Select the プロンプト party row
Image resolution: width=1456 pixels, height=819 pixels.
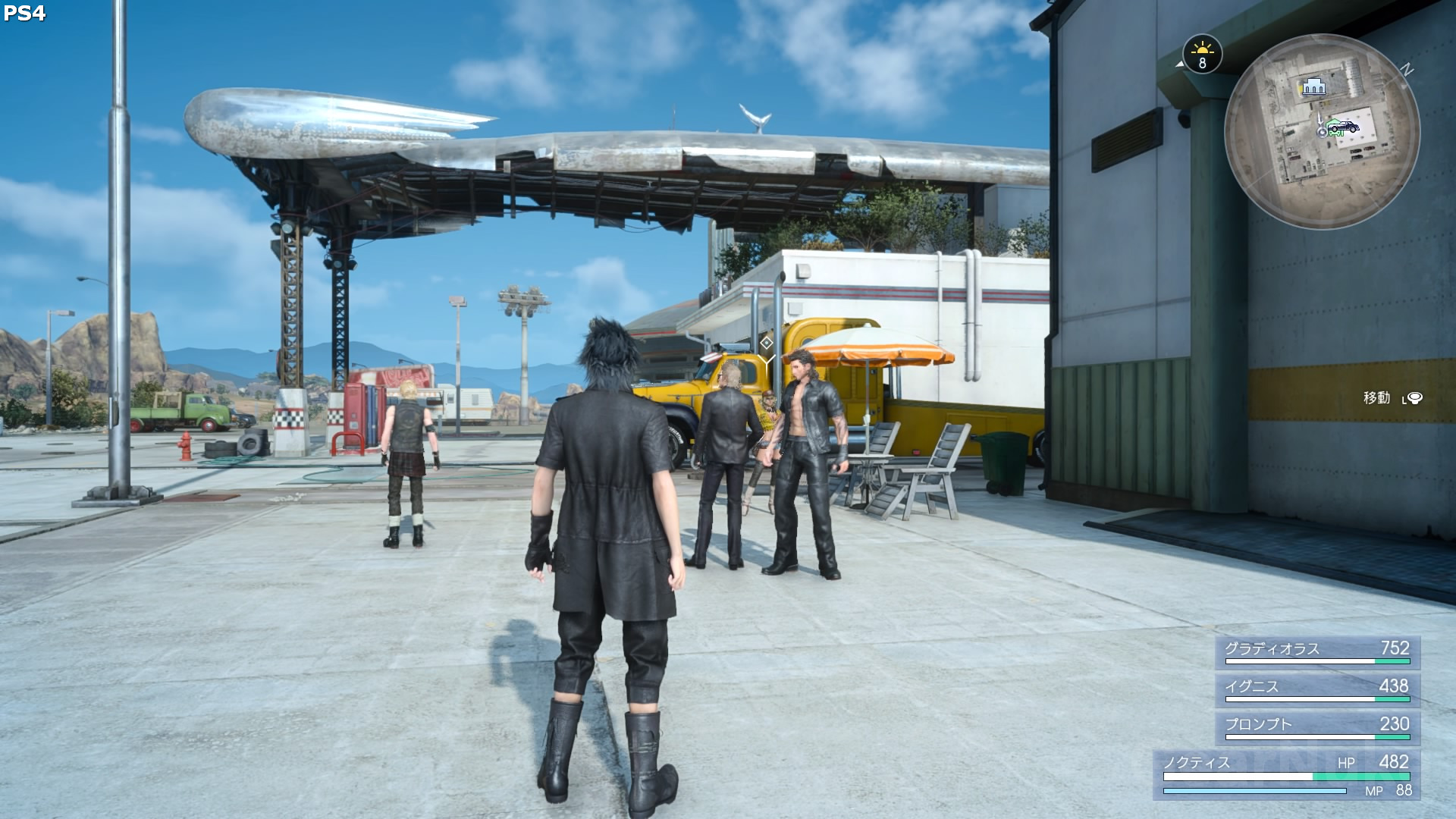coord(1317,727)
